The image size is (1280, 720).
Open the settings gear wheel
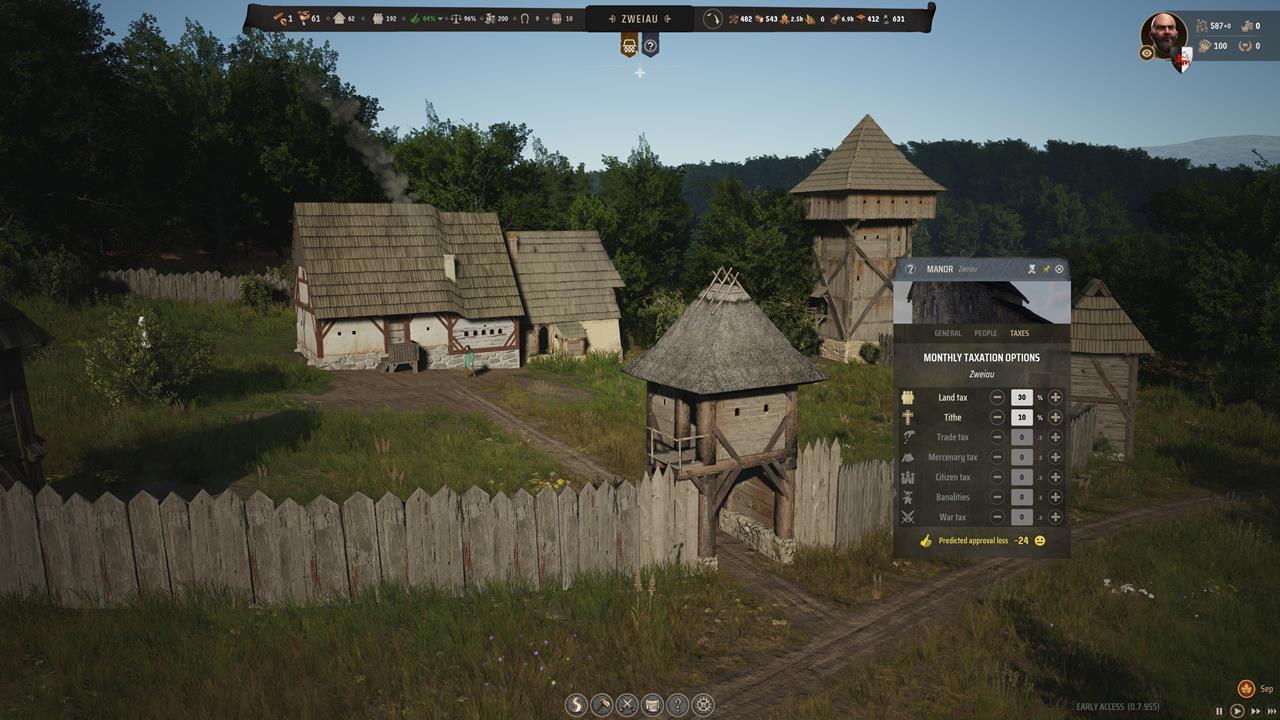coord(703,705)
